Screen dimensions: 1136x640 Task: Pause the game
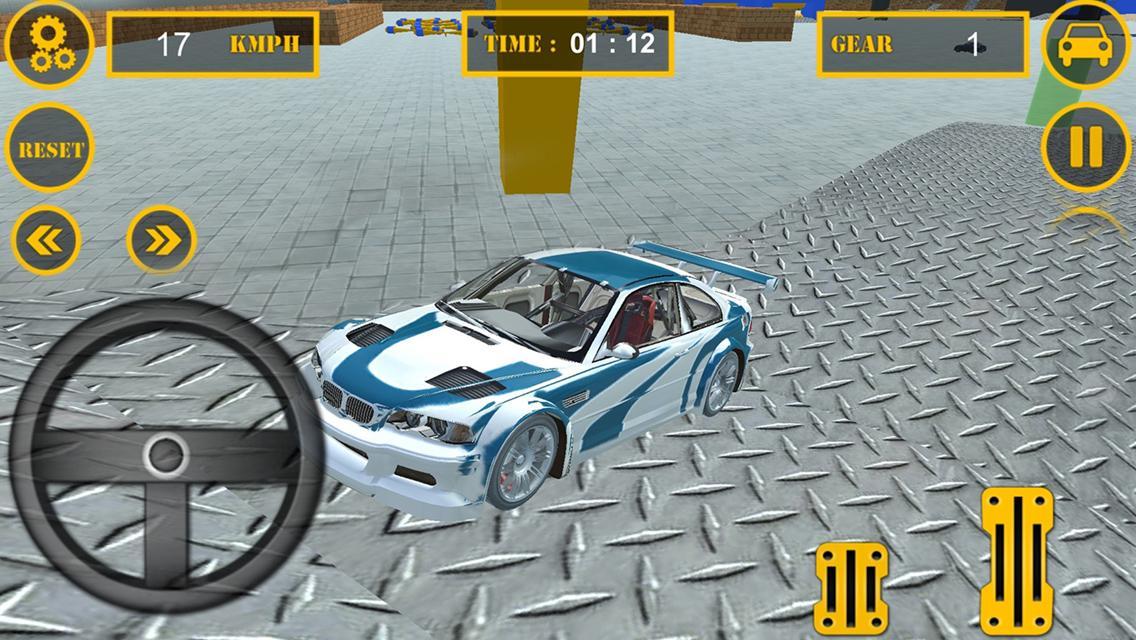(1086, 147)
